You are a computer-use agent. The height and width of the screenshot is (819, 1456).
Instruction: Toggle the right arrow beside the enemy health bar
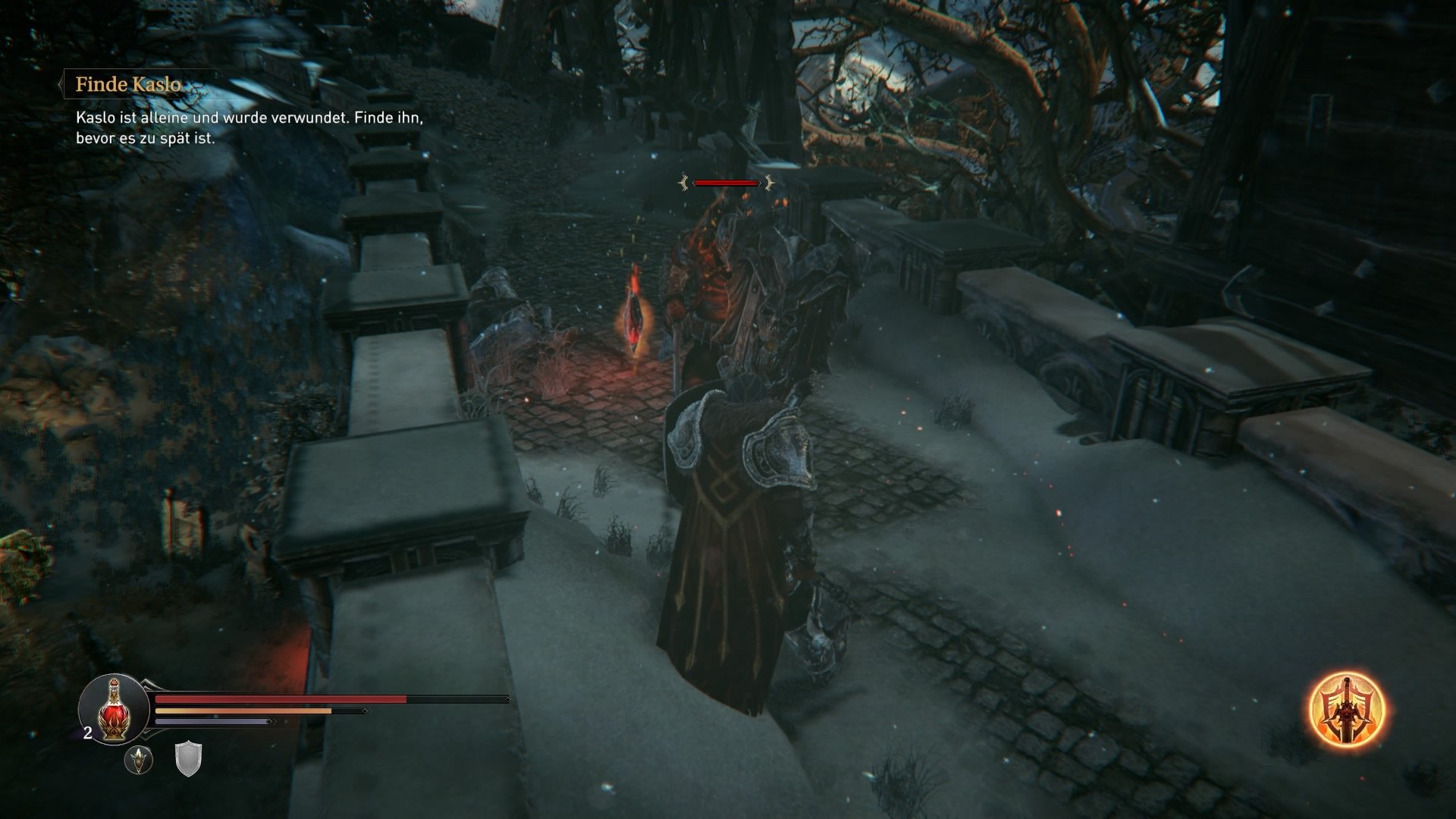[768, 182]
